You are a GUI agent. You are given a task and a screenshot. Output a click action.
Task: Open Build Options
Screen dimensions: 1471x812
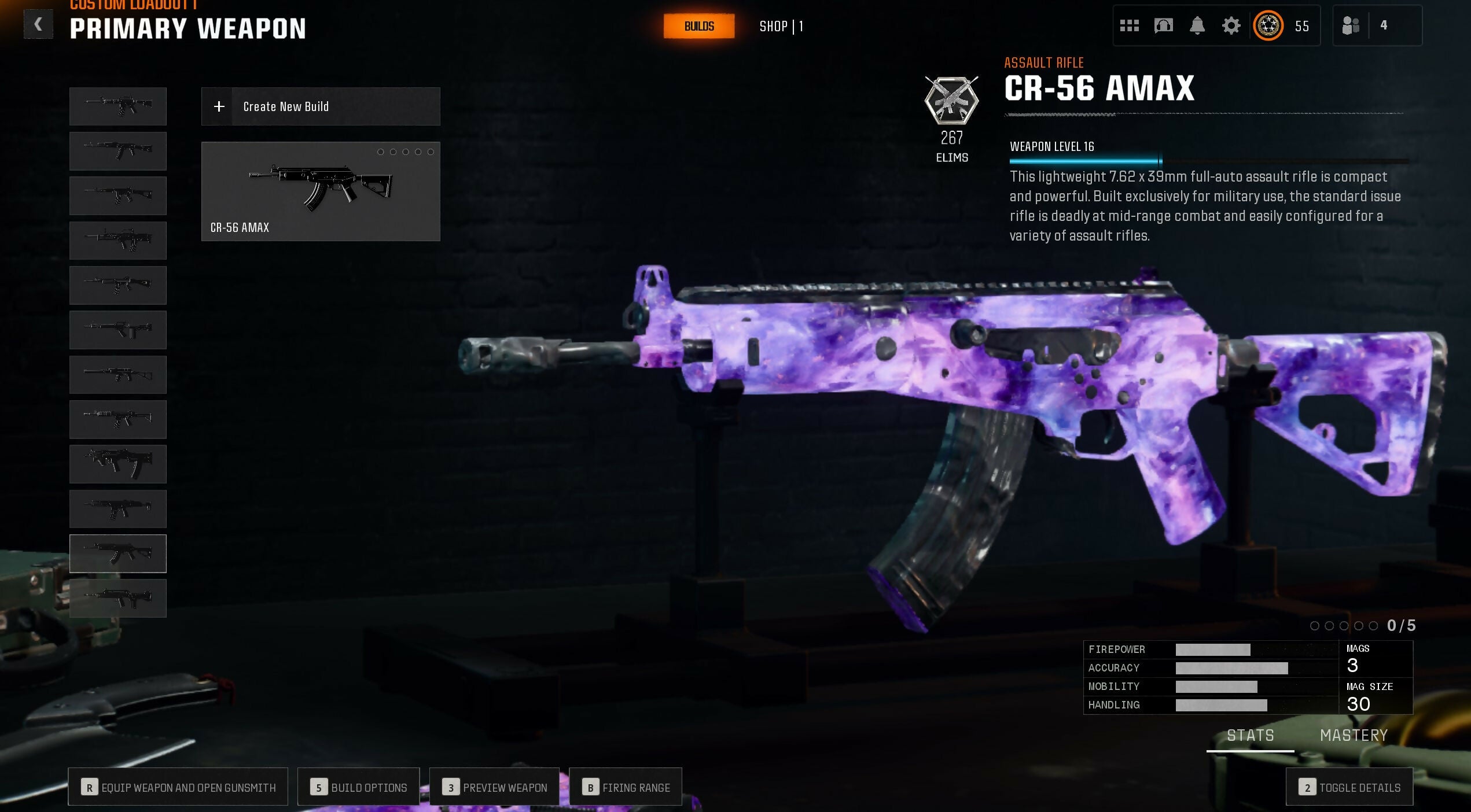358,787
